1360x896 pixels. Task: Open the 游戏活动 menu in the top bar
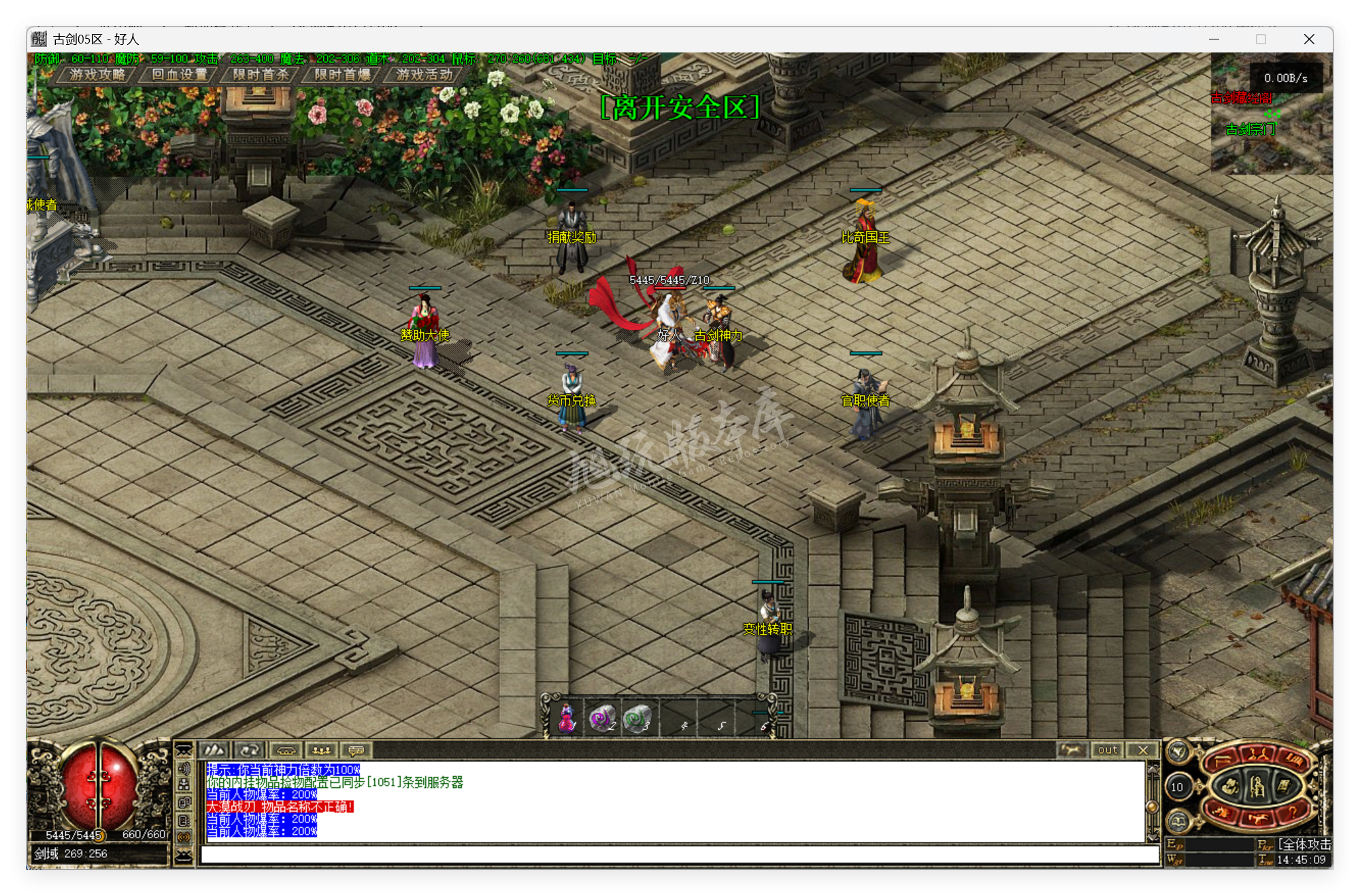[423, 75]
